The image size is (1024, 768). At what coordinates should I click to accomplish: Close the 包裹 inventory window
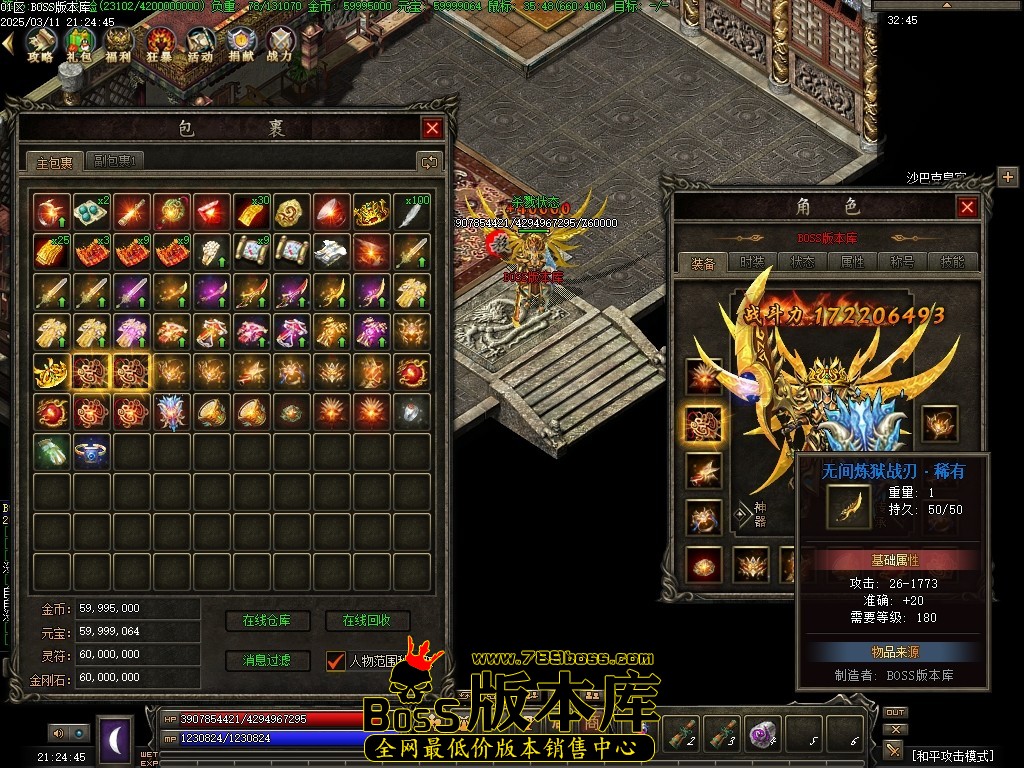click(432, 128)
